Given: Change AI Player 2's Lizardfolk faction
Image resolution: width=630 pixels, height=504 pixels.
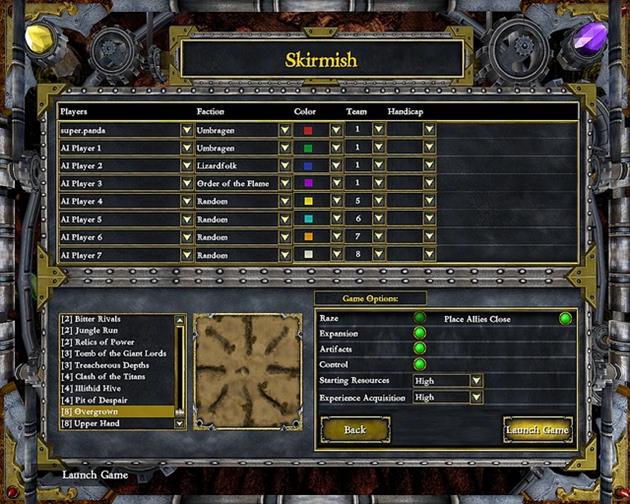Looking at the screenshot, I should click(285, 165).
